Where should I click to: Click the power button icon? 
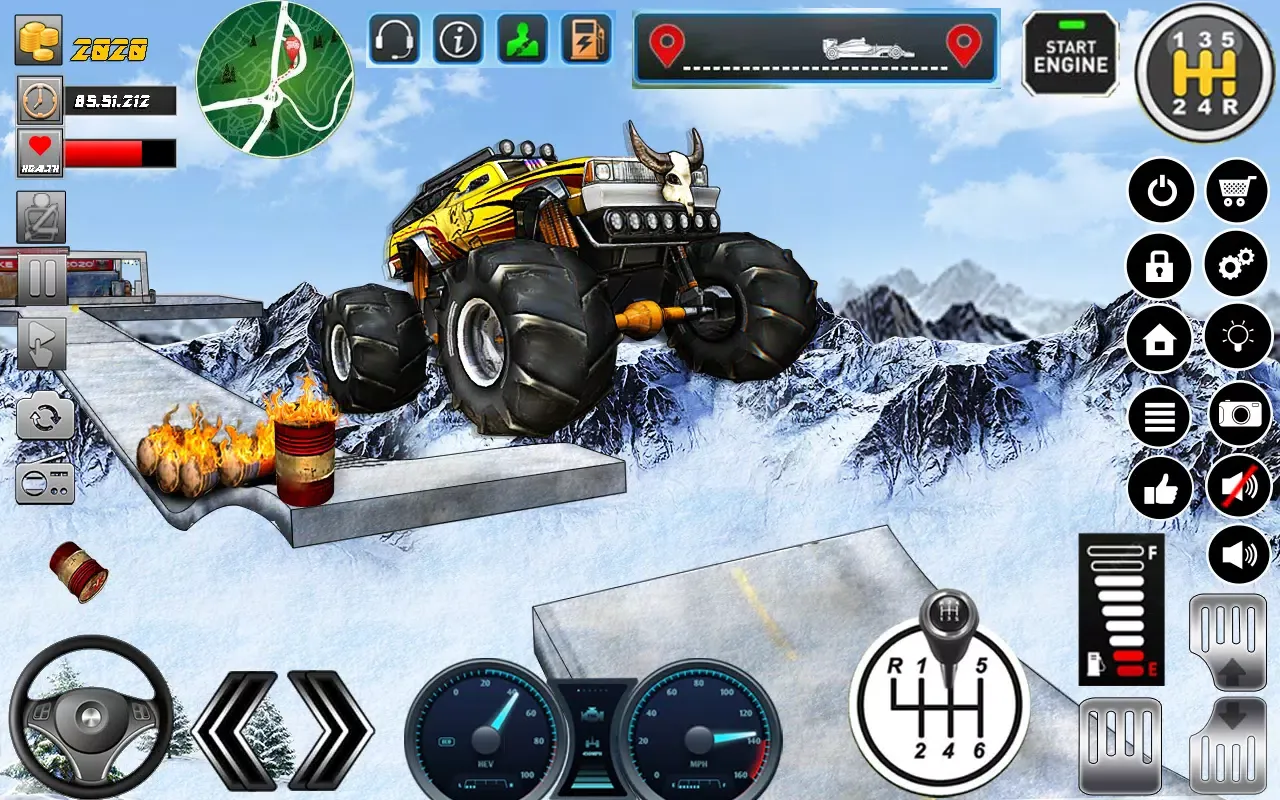point(1161,190)
